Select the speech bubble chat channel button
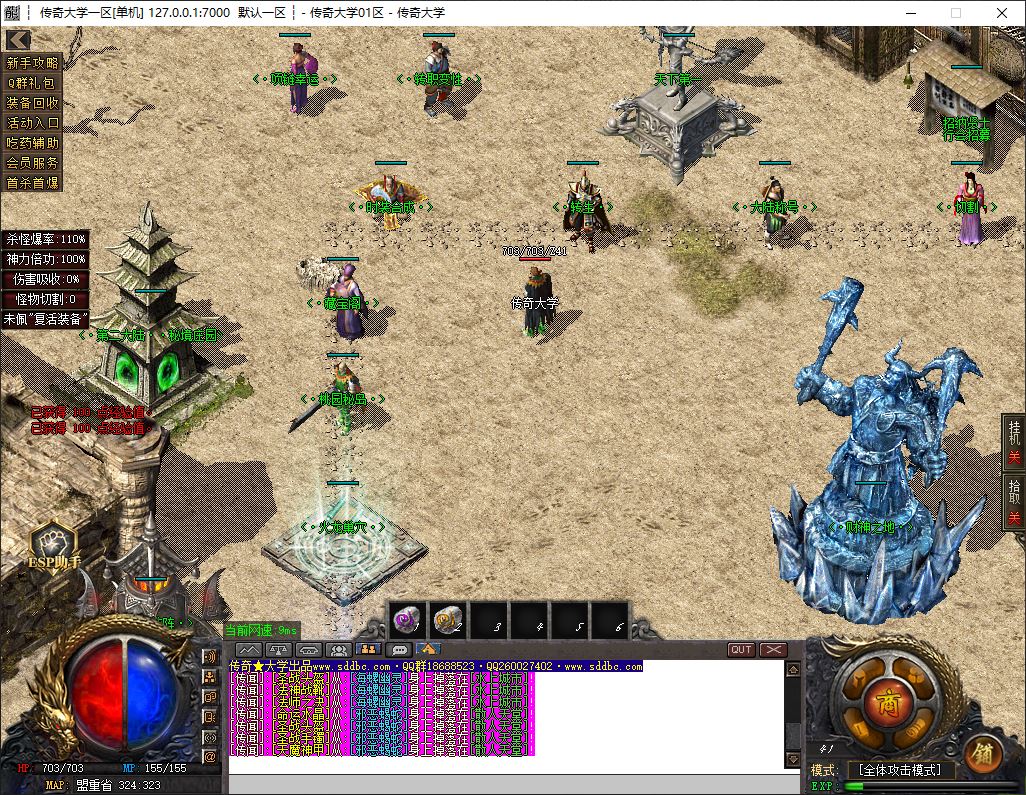This screenshot has width=1026, height=795. coord(399,650)
